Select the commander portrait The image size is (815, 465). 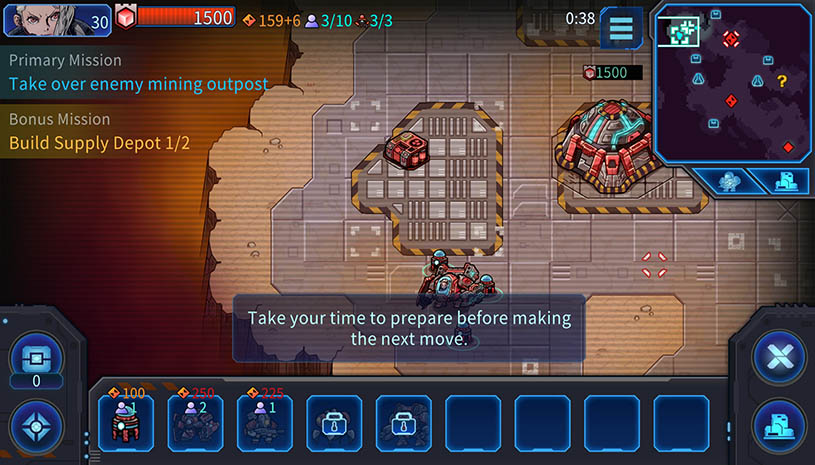coord(58,19)
